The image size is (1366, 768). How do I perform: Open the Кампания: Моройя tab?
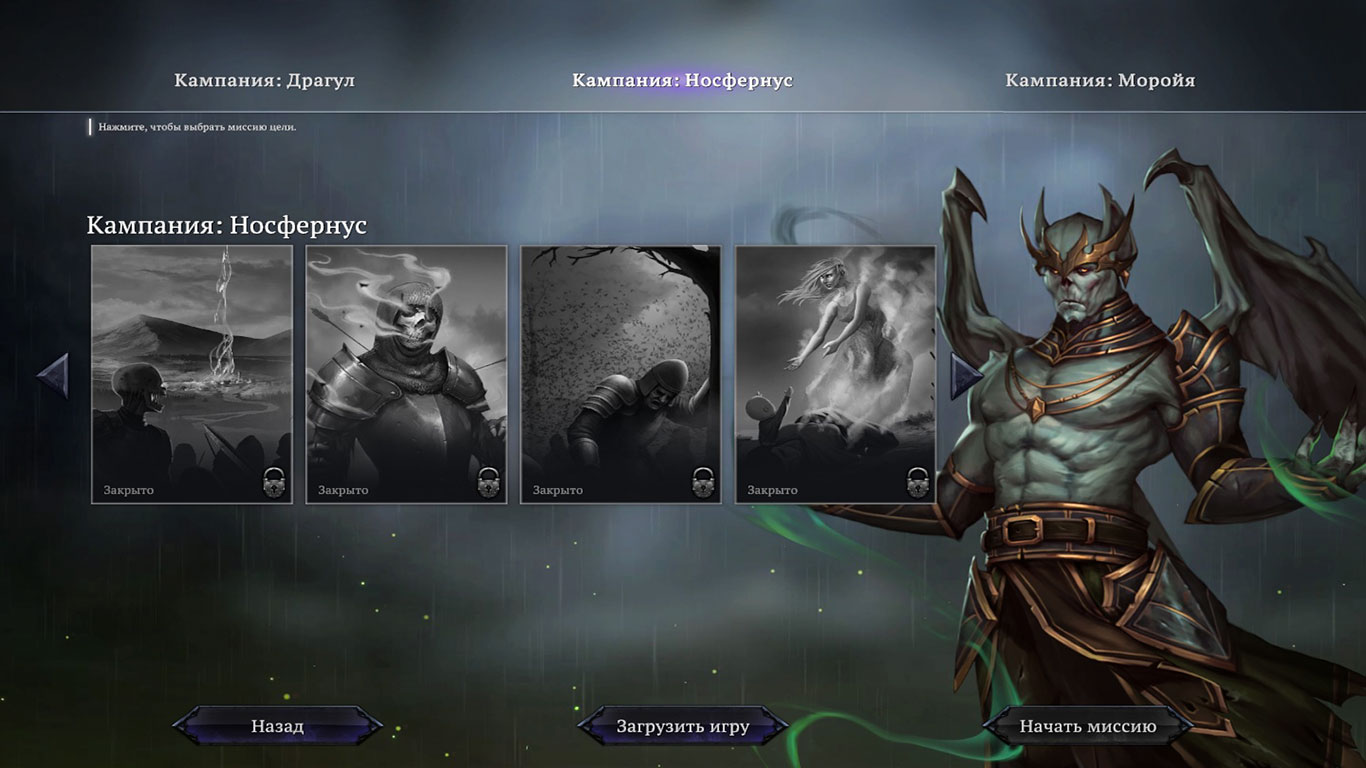click(1100, 80)
